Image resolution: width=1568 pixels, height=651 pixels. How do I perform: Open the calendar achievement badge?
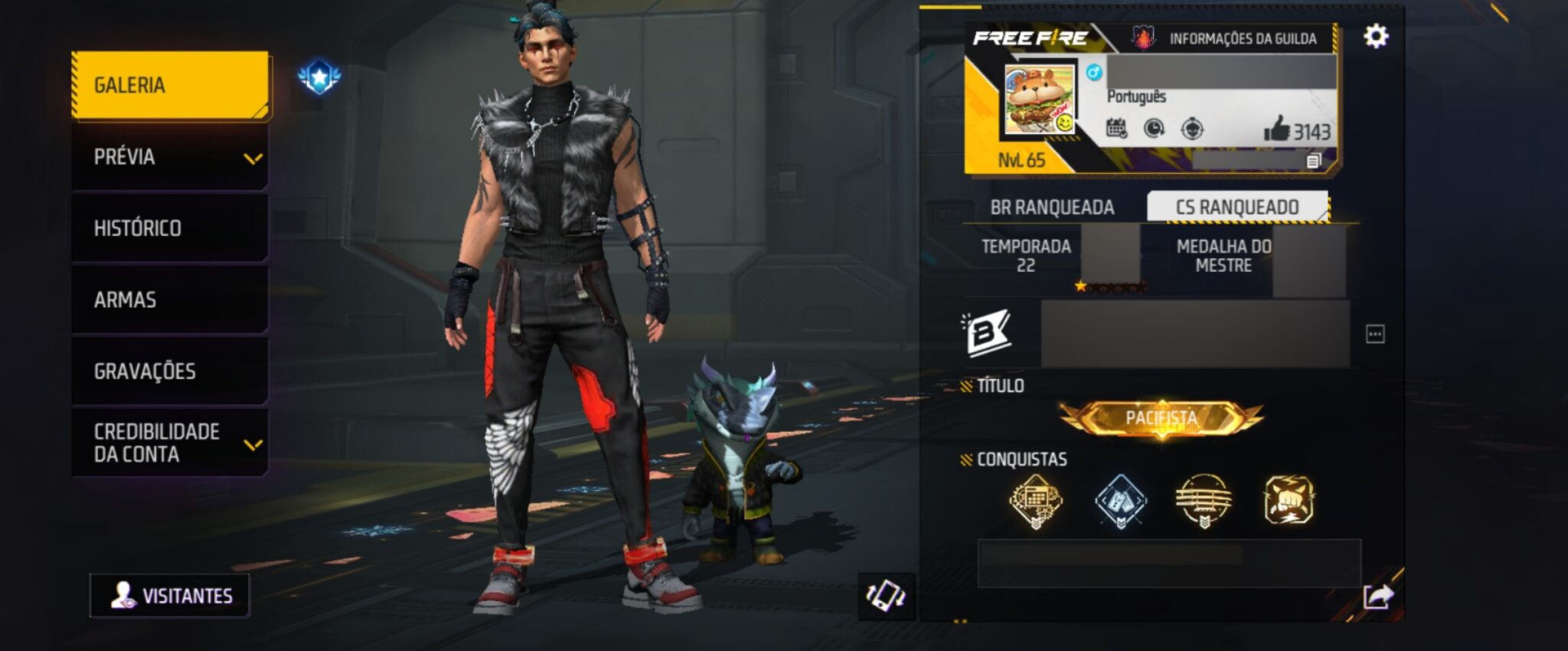1035,501
